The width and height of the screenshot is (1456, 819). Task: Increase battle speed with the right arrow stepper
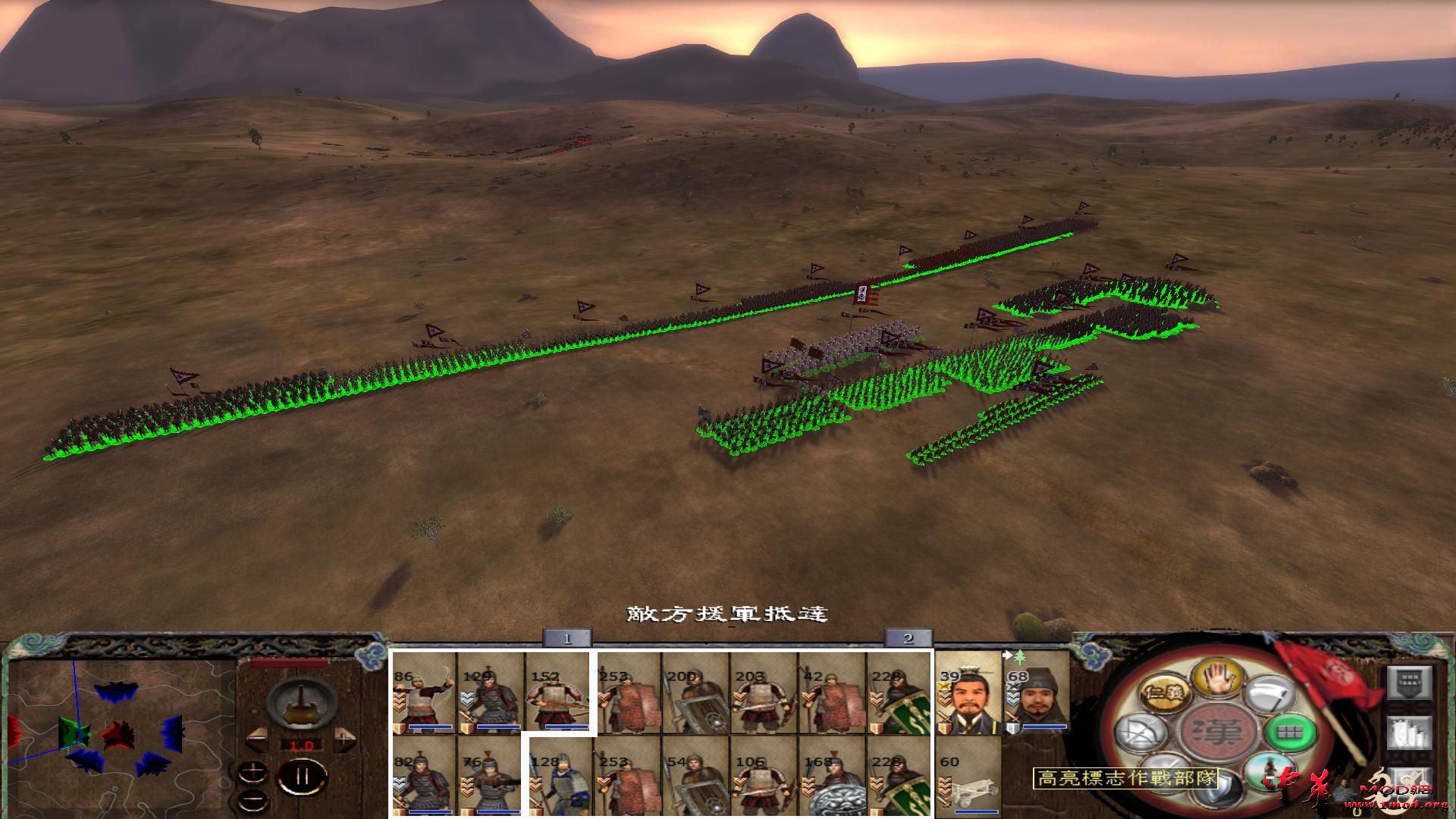tap(344, 740)
